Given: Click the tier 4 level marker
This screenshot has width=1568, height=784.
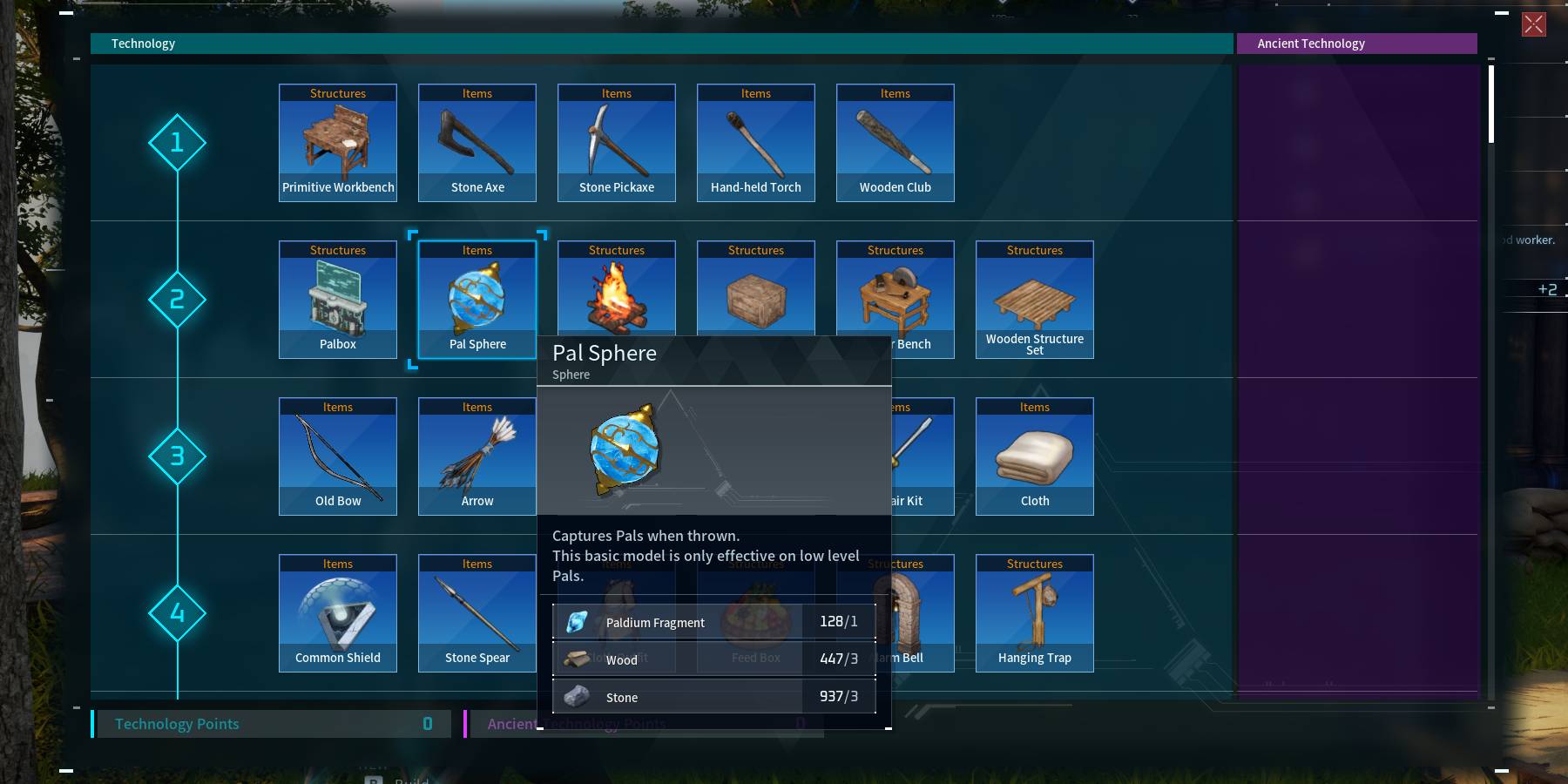Looking at the screenshot, I should 178,612.
